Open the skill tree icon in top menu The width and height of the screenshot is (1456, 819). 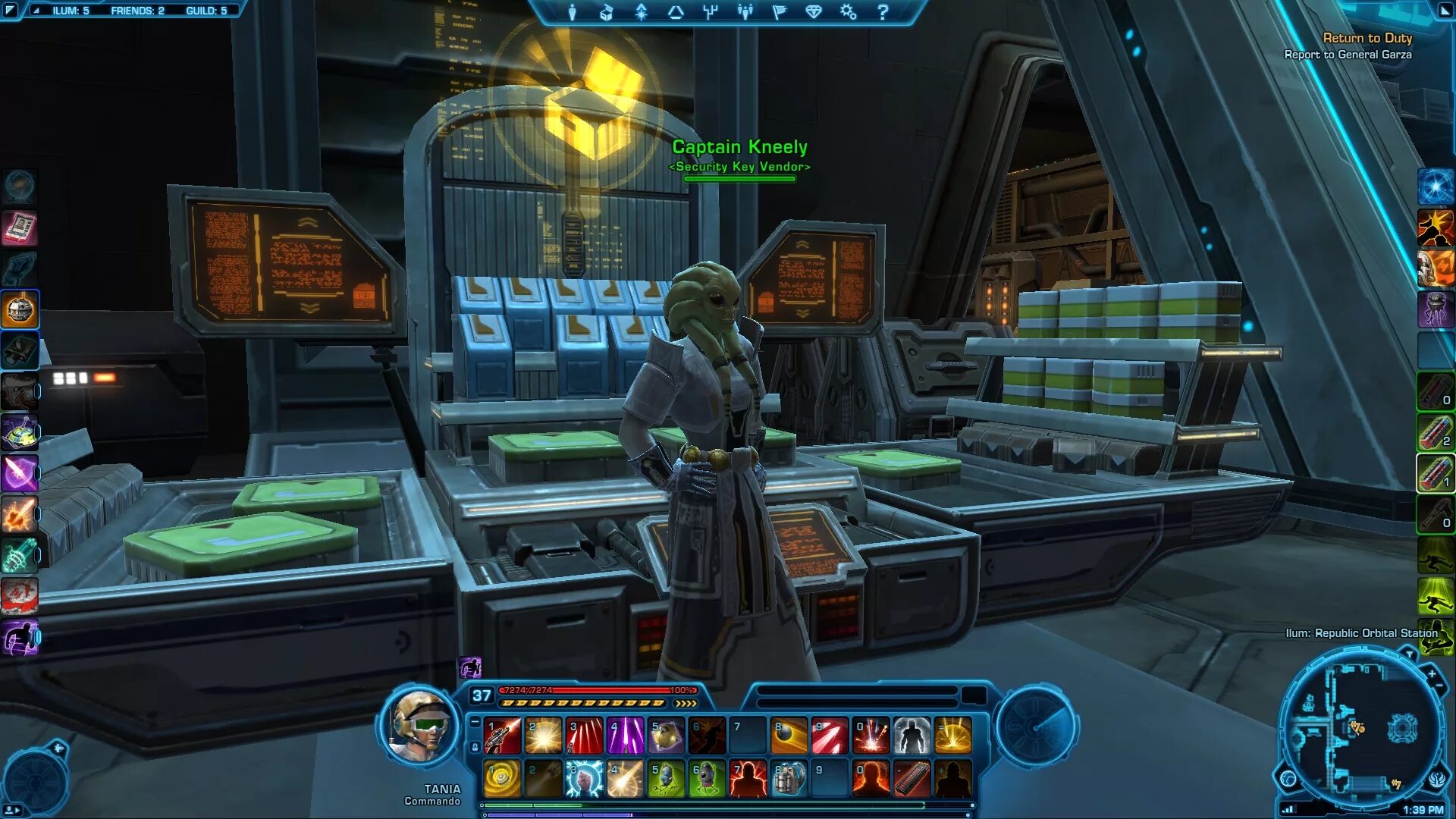pos(711,12)
